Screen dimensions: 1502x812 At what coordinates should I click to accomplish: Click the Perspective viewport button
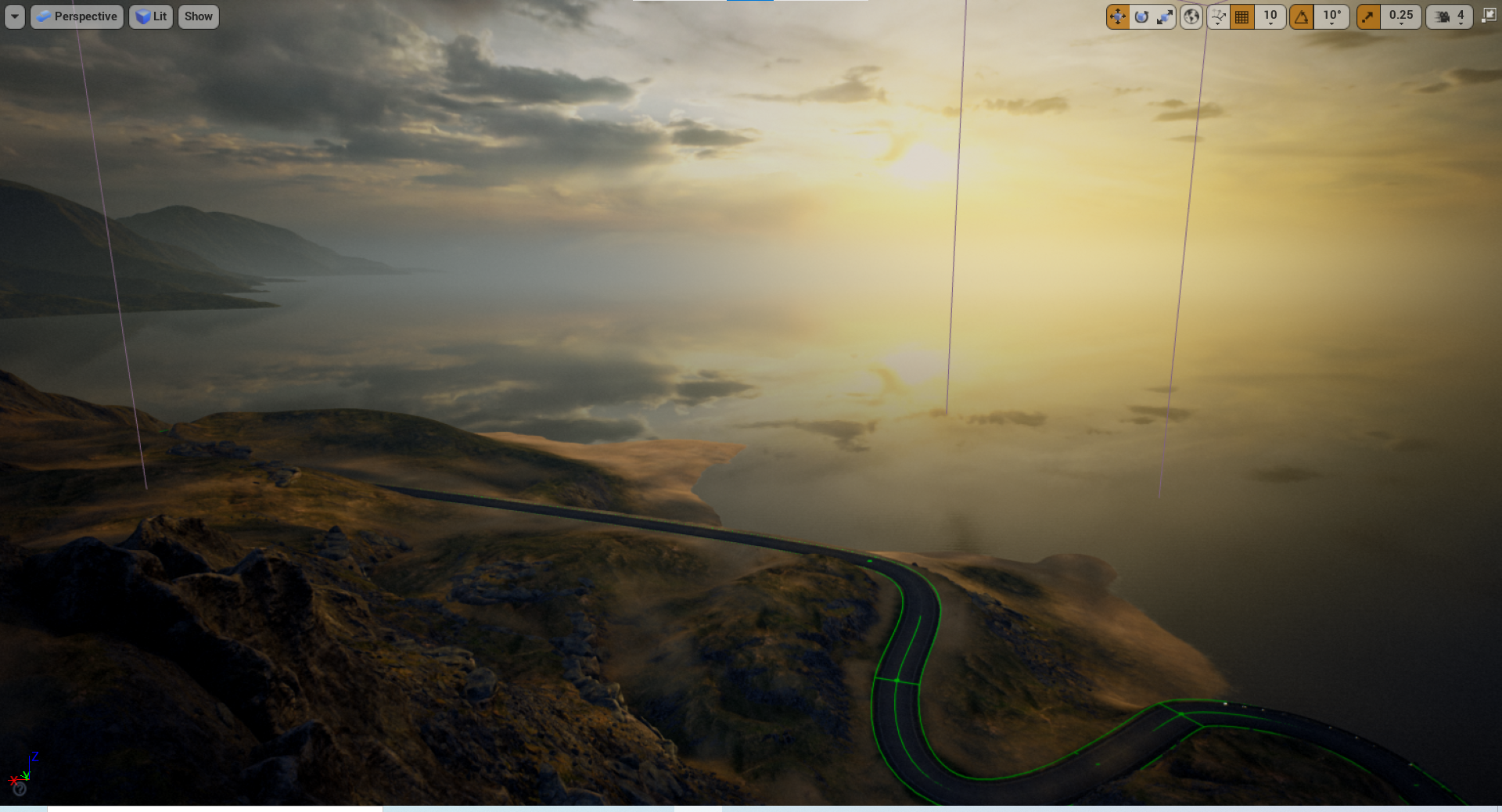pyautogui.click(x=76, y=16)
